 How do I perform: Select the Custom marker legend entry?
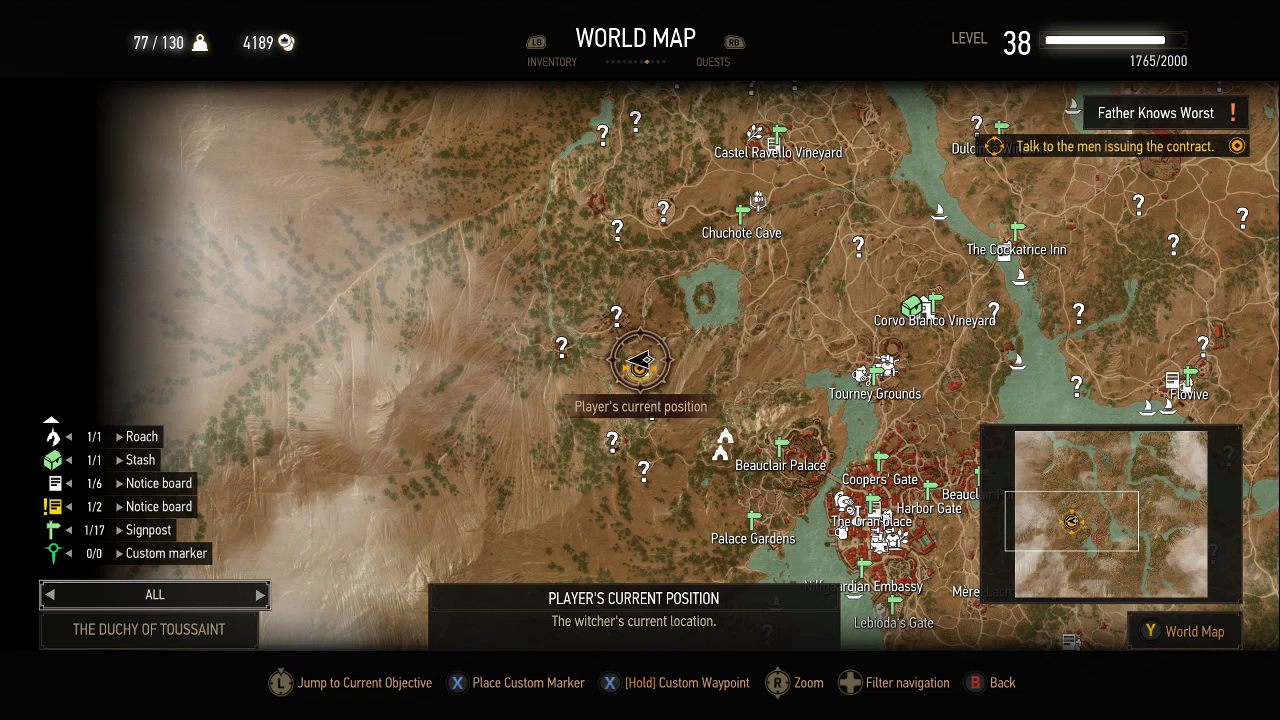coord(166,553)
